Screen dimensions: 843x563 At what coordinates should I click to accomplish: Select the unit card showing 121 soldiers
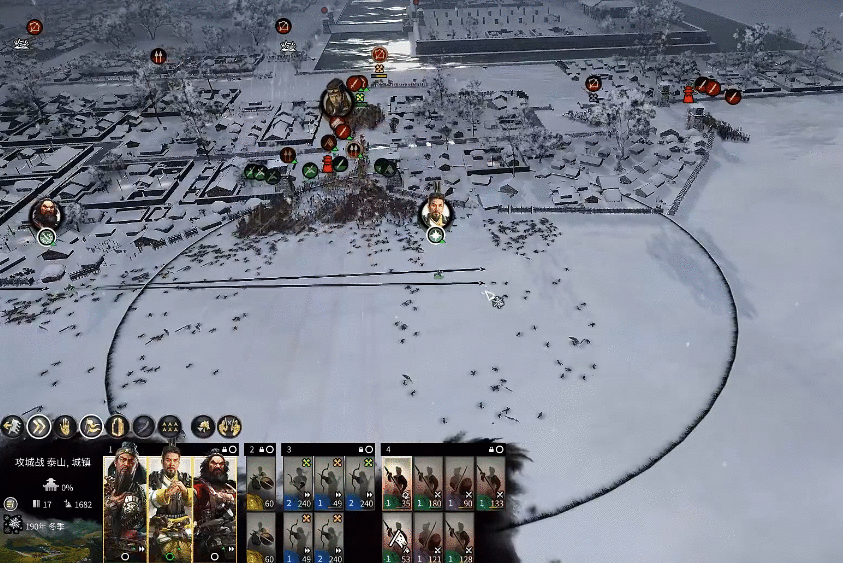(429, 538)
